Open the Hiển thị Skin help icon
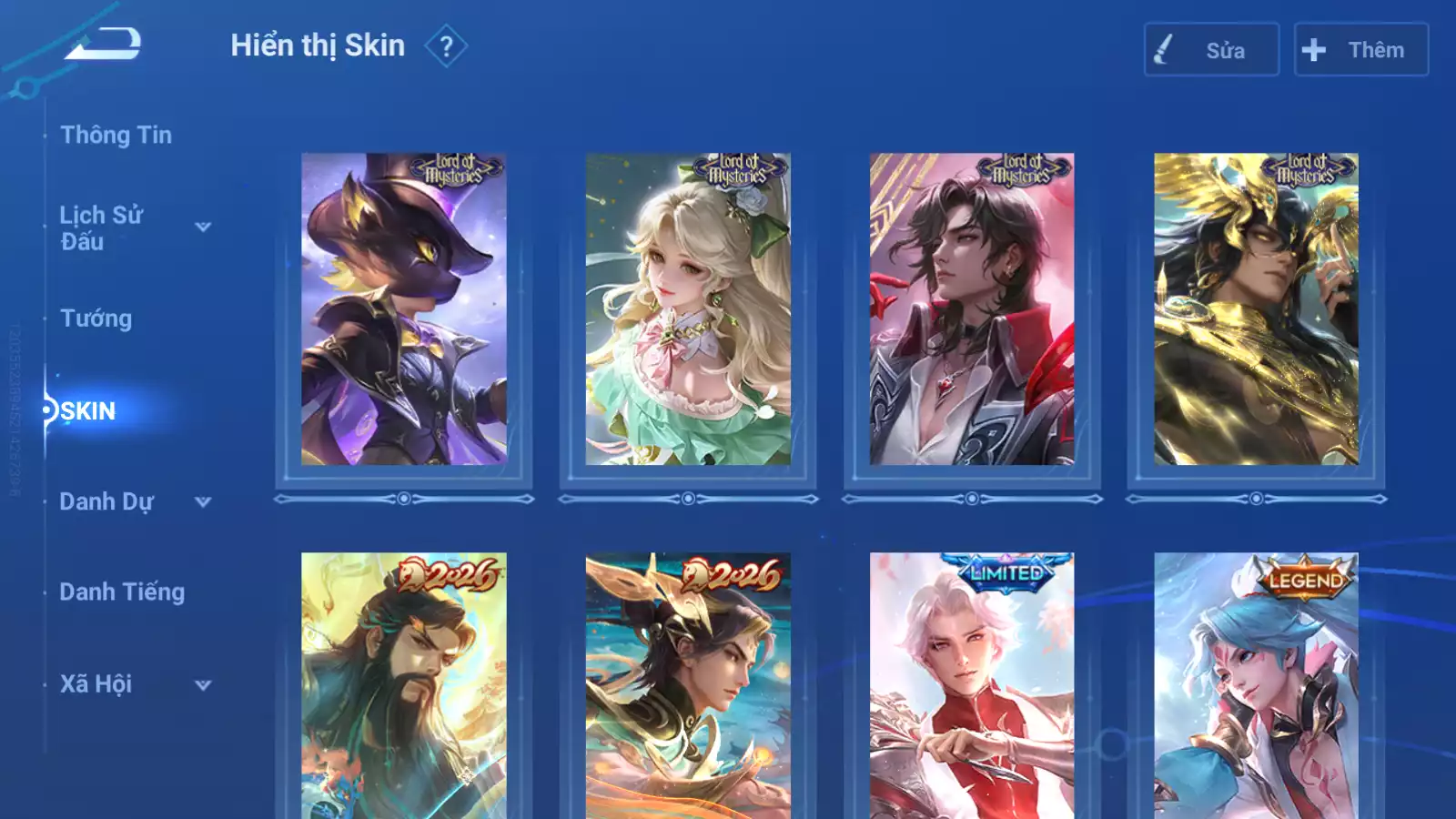This screenshot has height=819, width=1456. [446, 46]
